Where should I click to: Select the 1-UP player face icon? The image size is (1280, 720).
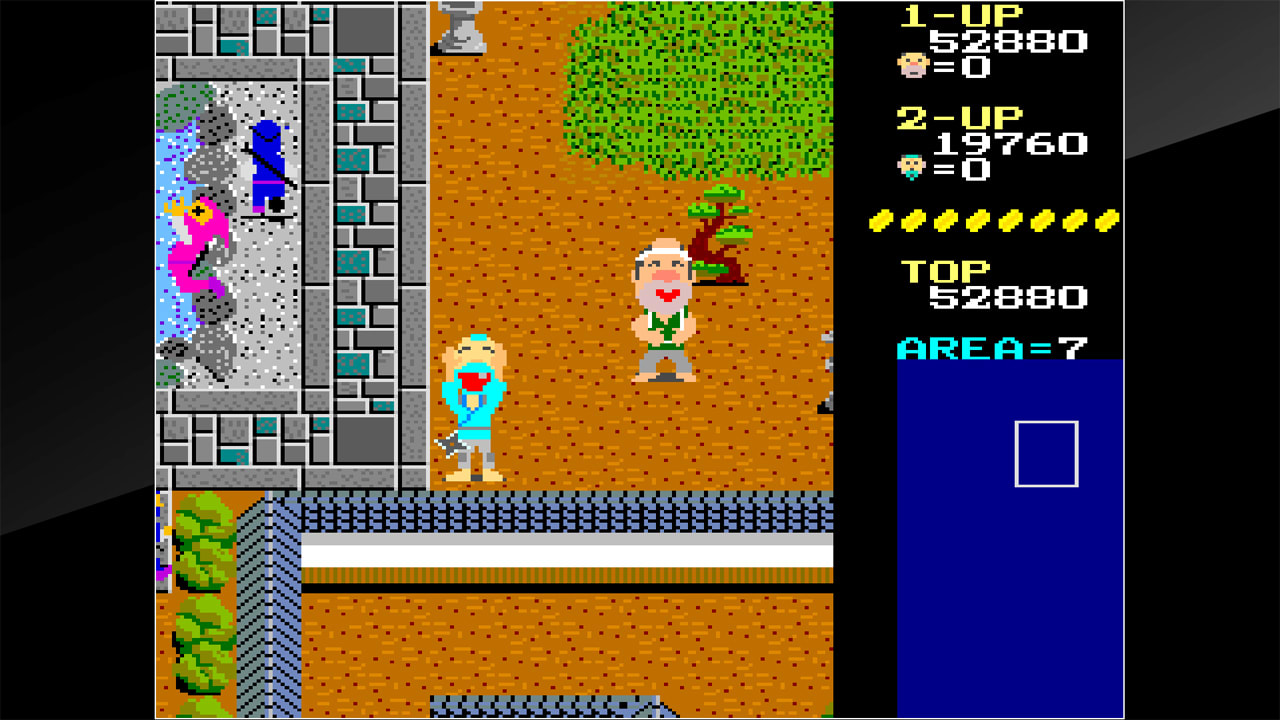click(914, 68)
